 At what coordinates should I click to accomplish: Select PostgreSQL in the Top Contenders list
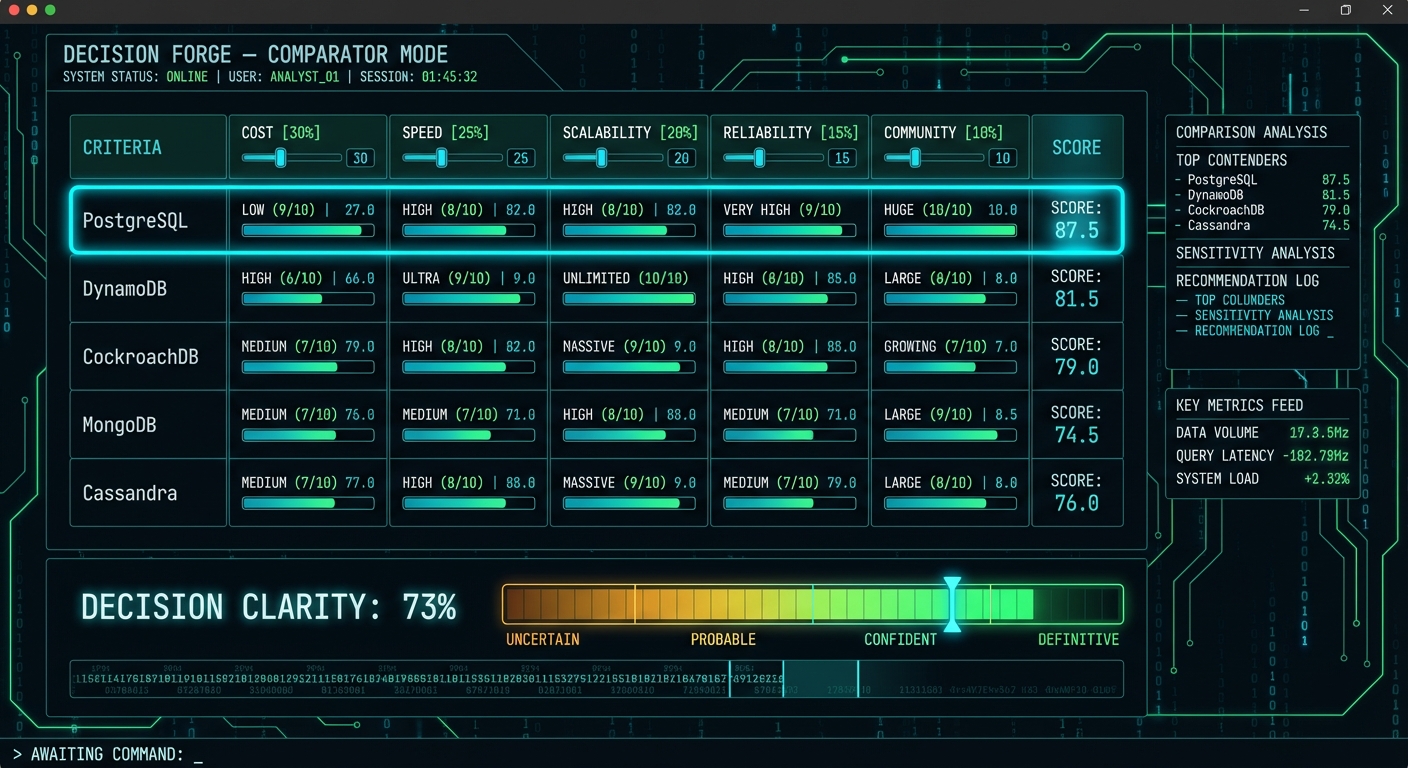(x=1224, y=180)
